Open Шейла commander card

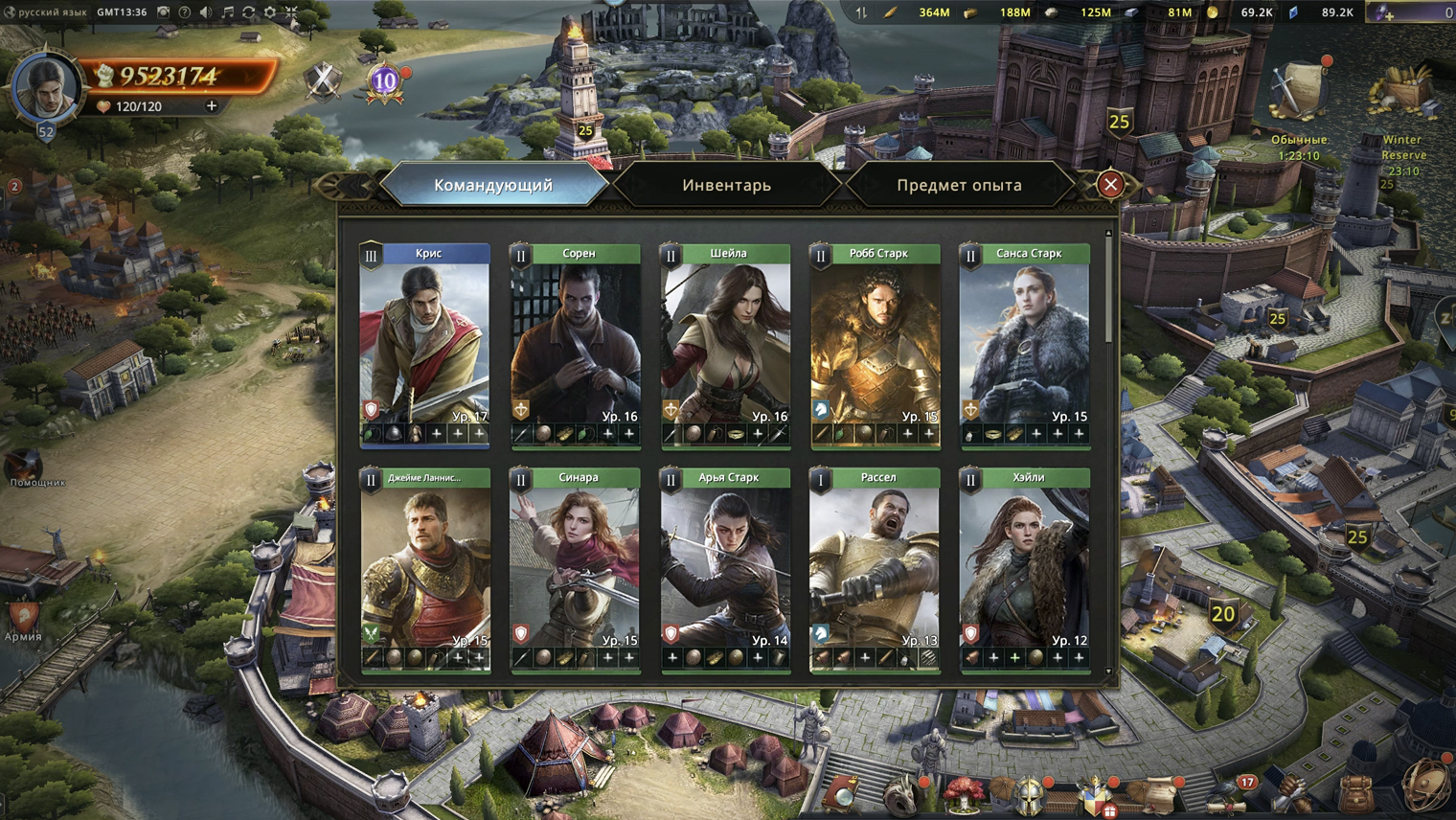click(x=725, y=340)
